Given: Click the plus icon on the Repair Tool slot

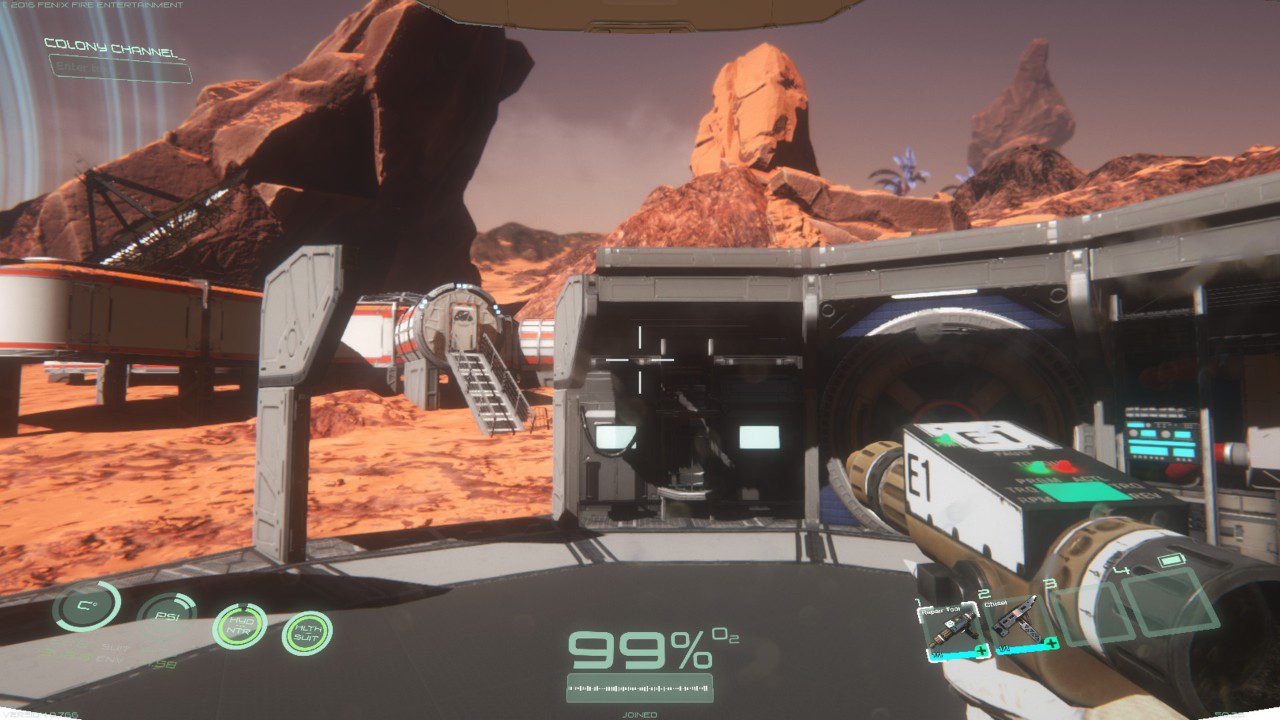Looking at the screenshot, I should pyautogui.click(x=981, y=650).
